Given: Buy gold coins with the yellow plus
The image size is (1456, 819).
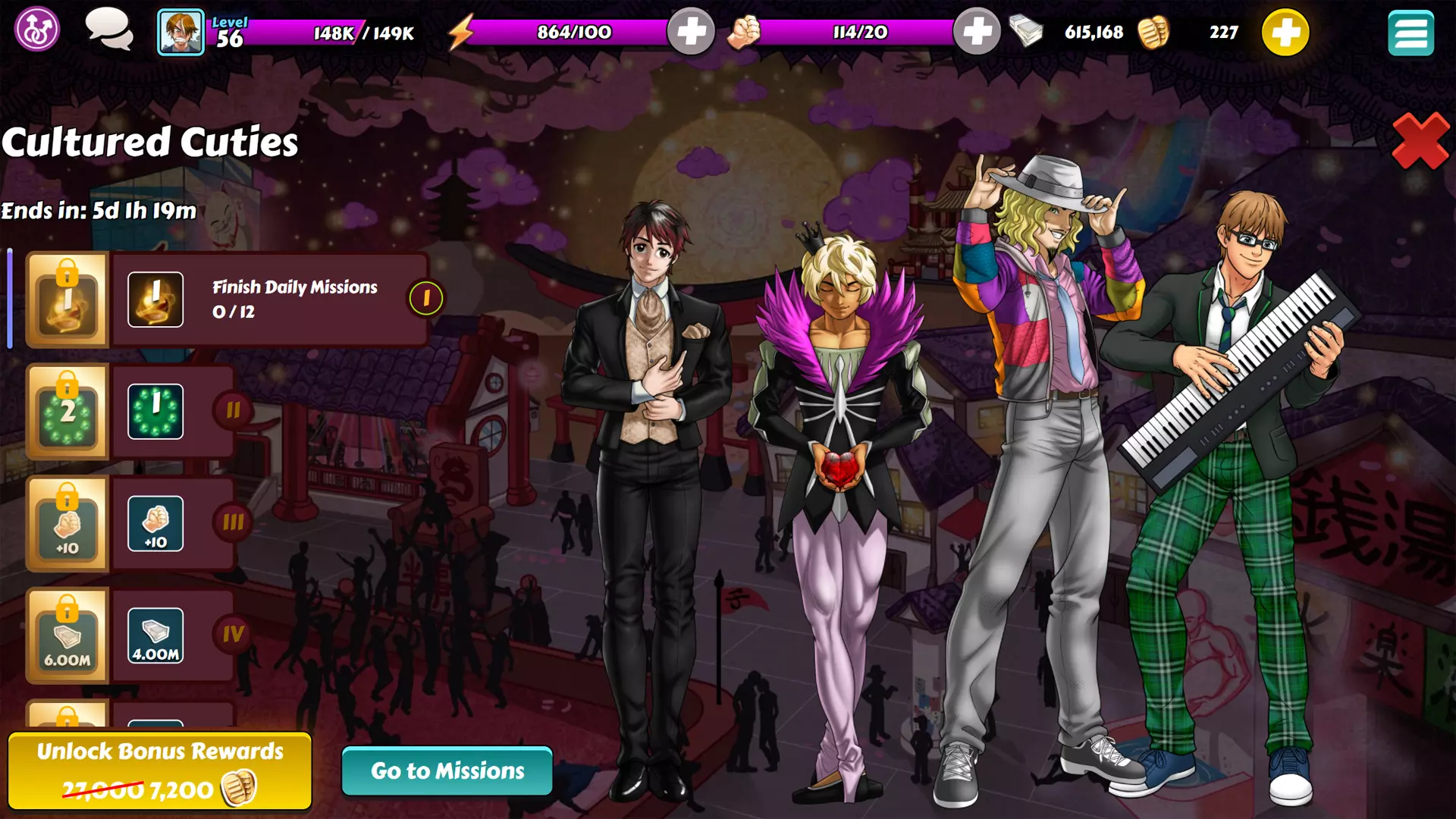Looking at the screenshot, I should tap(1285, 33).
